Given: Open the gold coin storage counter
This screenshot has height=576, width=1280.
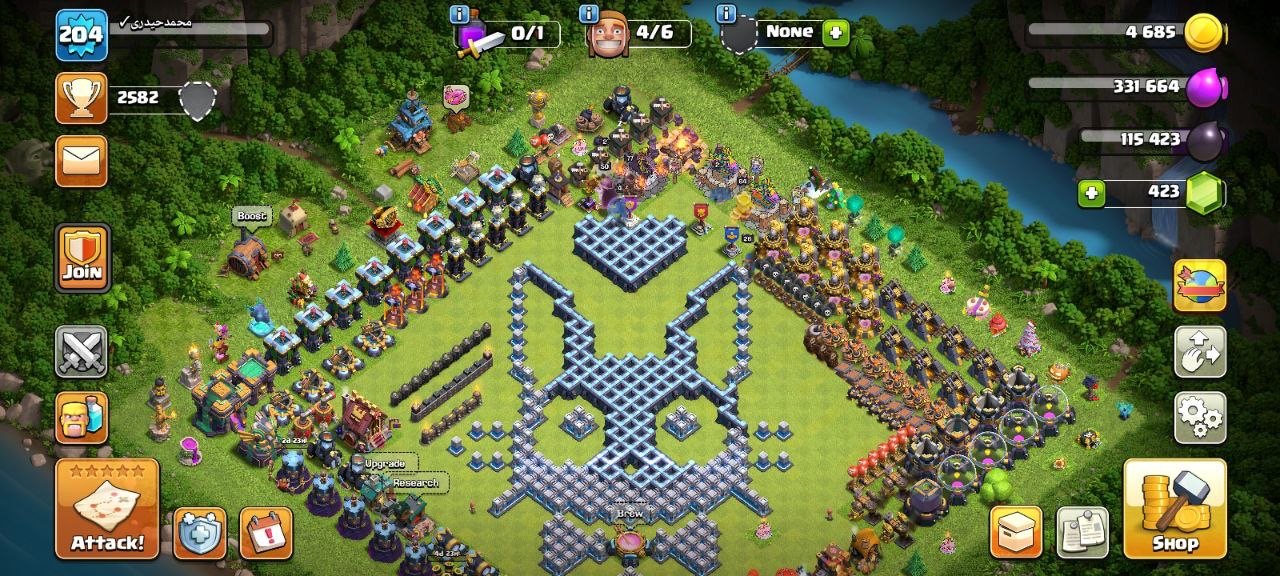Looking at the screenshot, I should (1204, 33).
